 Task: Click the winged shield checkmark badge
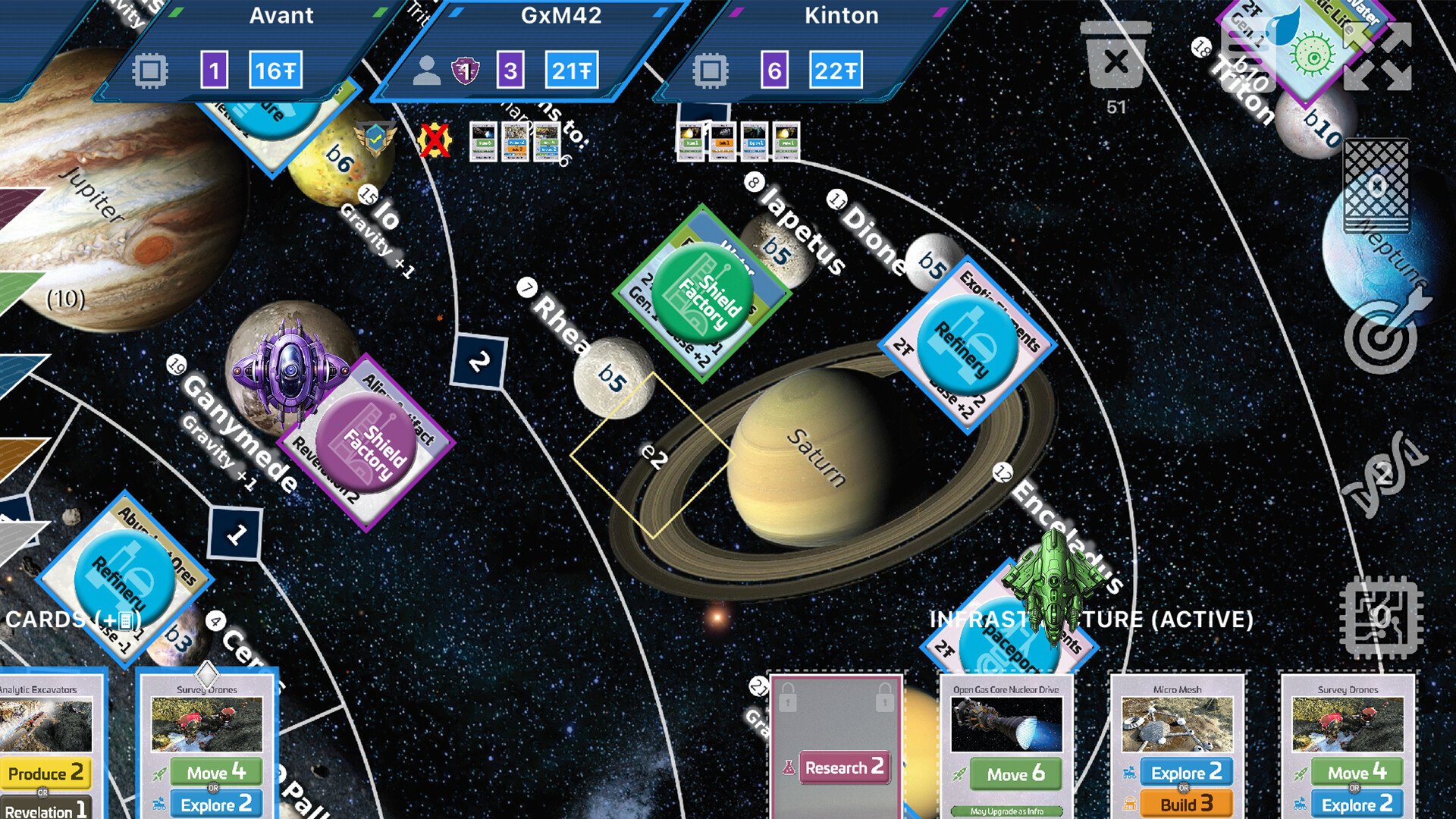tap(375, 138)
